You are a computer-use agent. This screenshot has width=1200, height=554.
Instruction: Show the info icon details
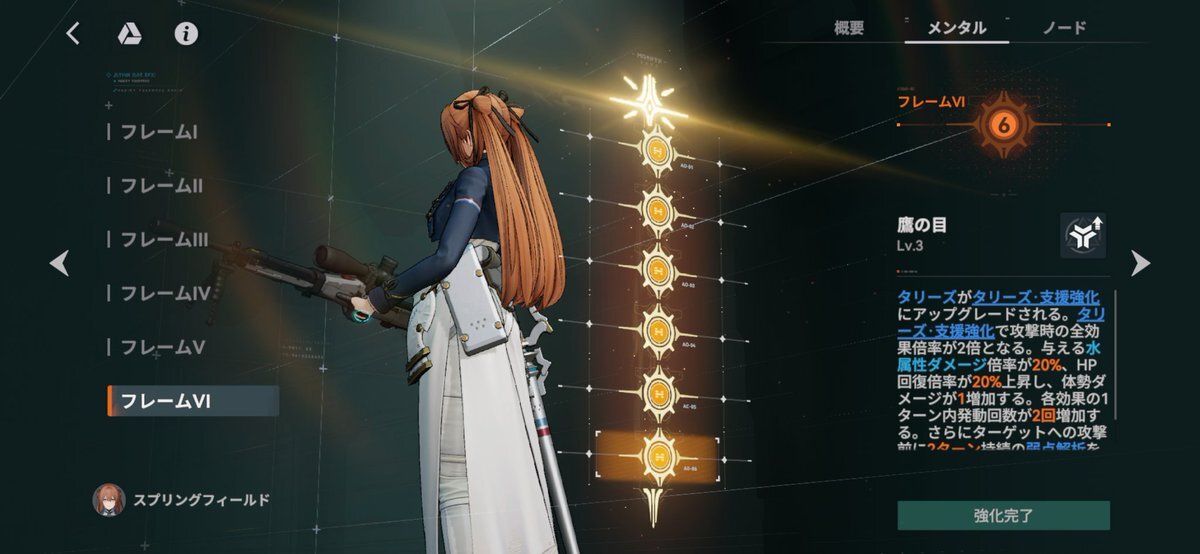(186, 34)
